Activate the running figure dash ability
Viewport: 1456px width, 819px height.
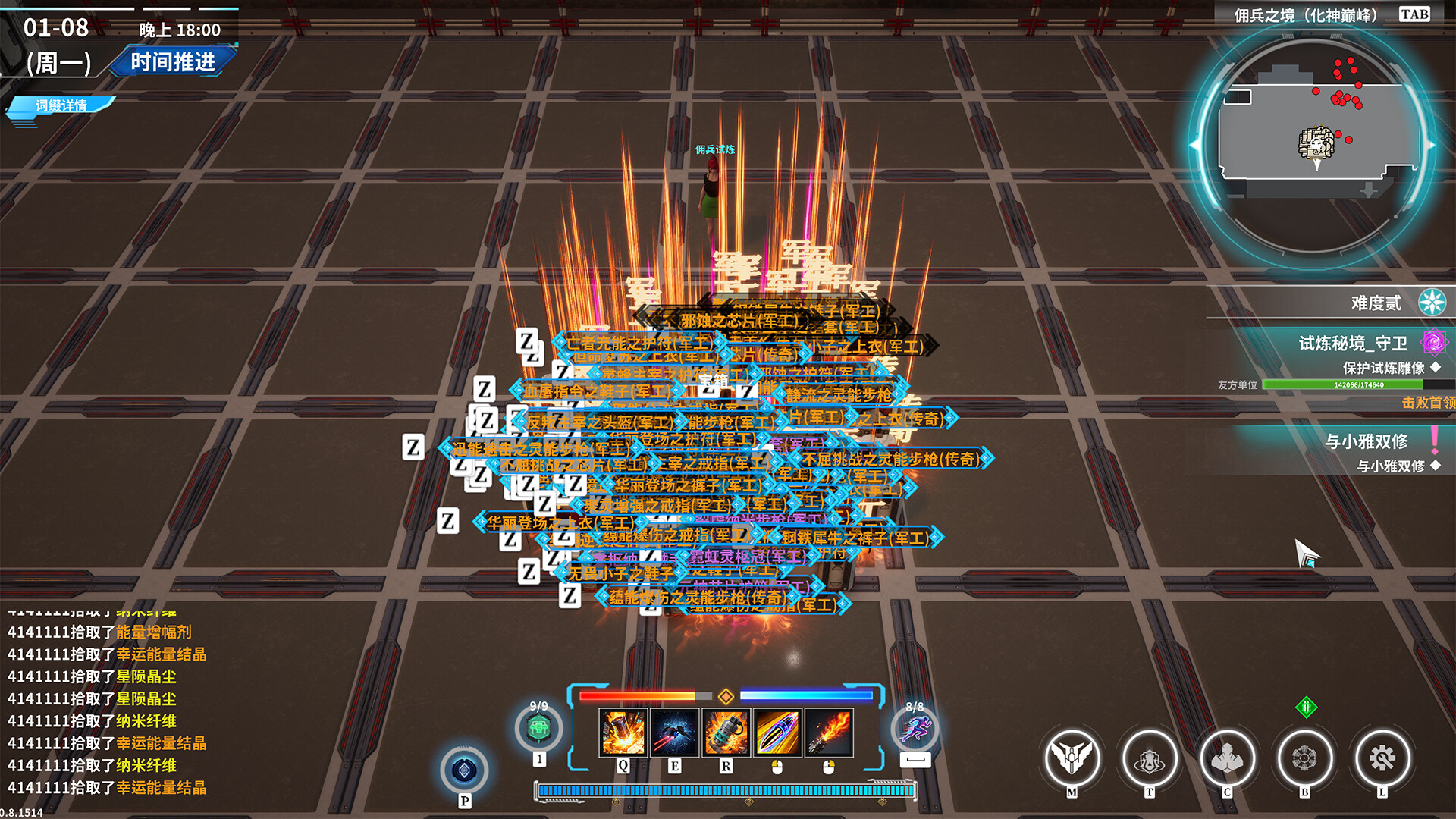(x=915, y=730)
